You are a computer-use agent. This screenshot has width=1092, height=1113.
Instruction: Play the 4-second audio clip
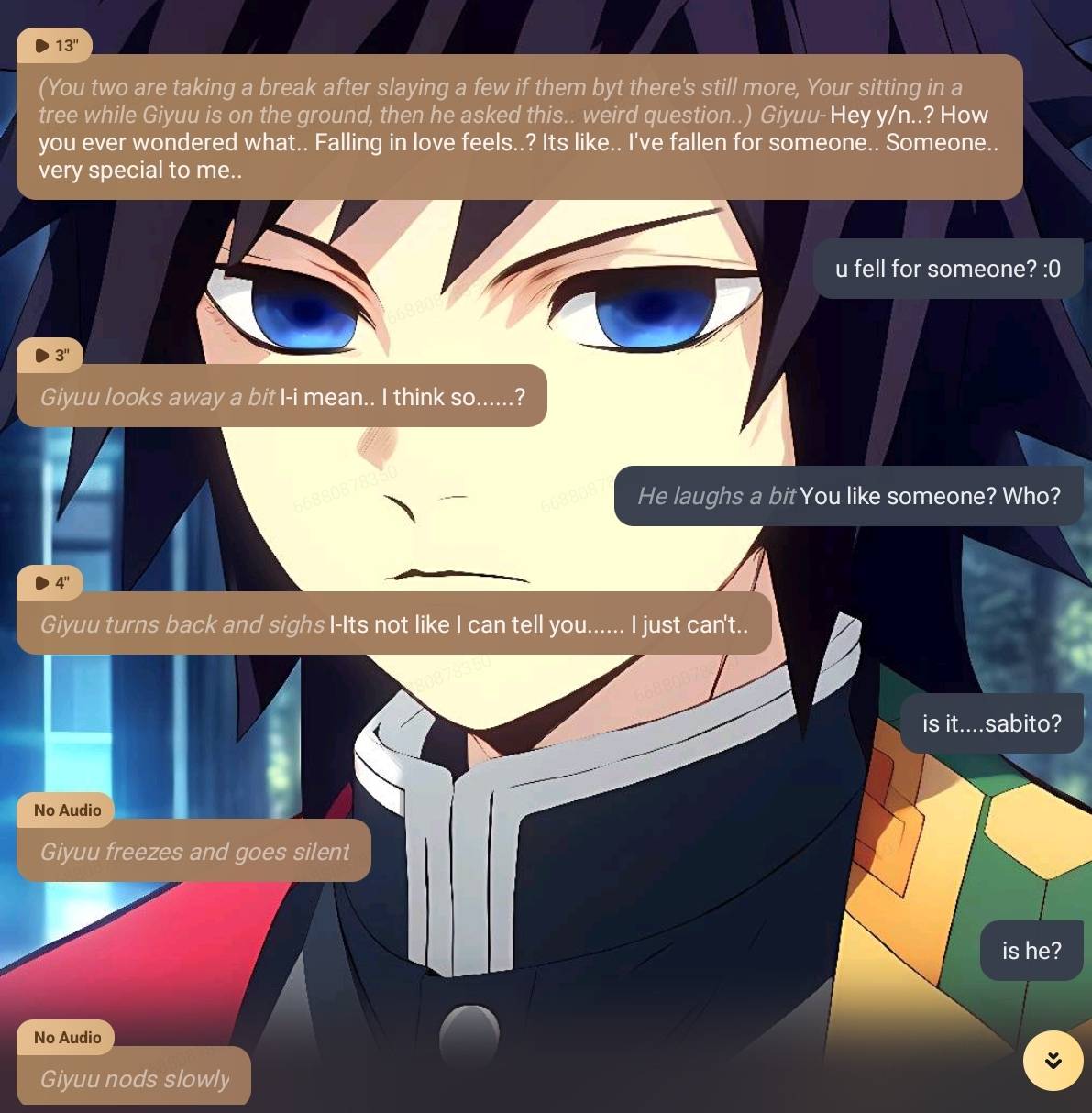[x=51, y=583]
